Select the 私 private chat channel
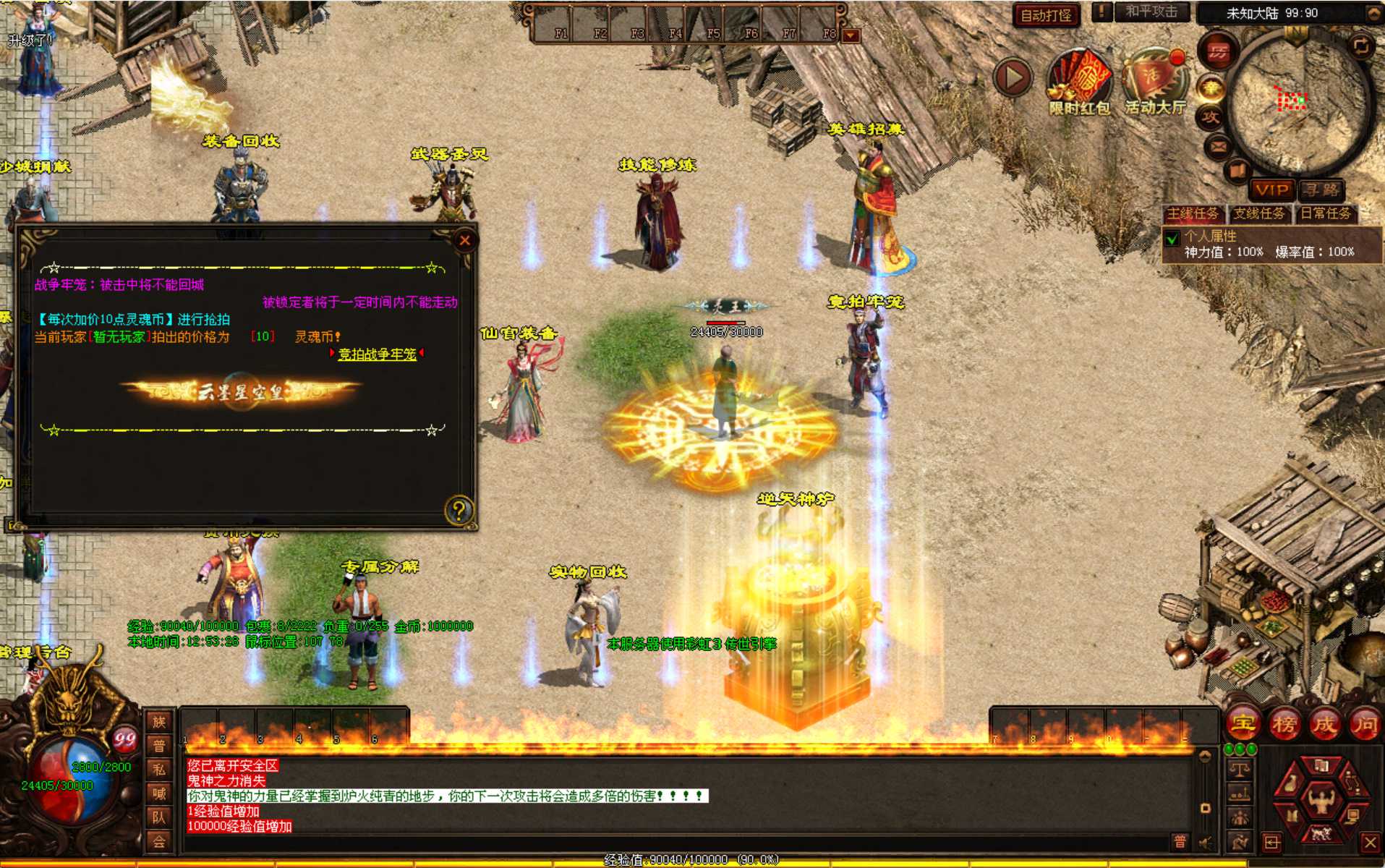This screenshot has height=868, width=1385. coord(159,770)
